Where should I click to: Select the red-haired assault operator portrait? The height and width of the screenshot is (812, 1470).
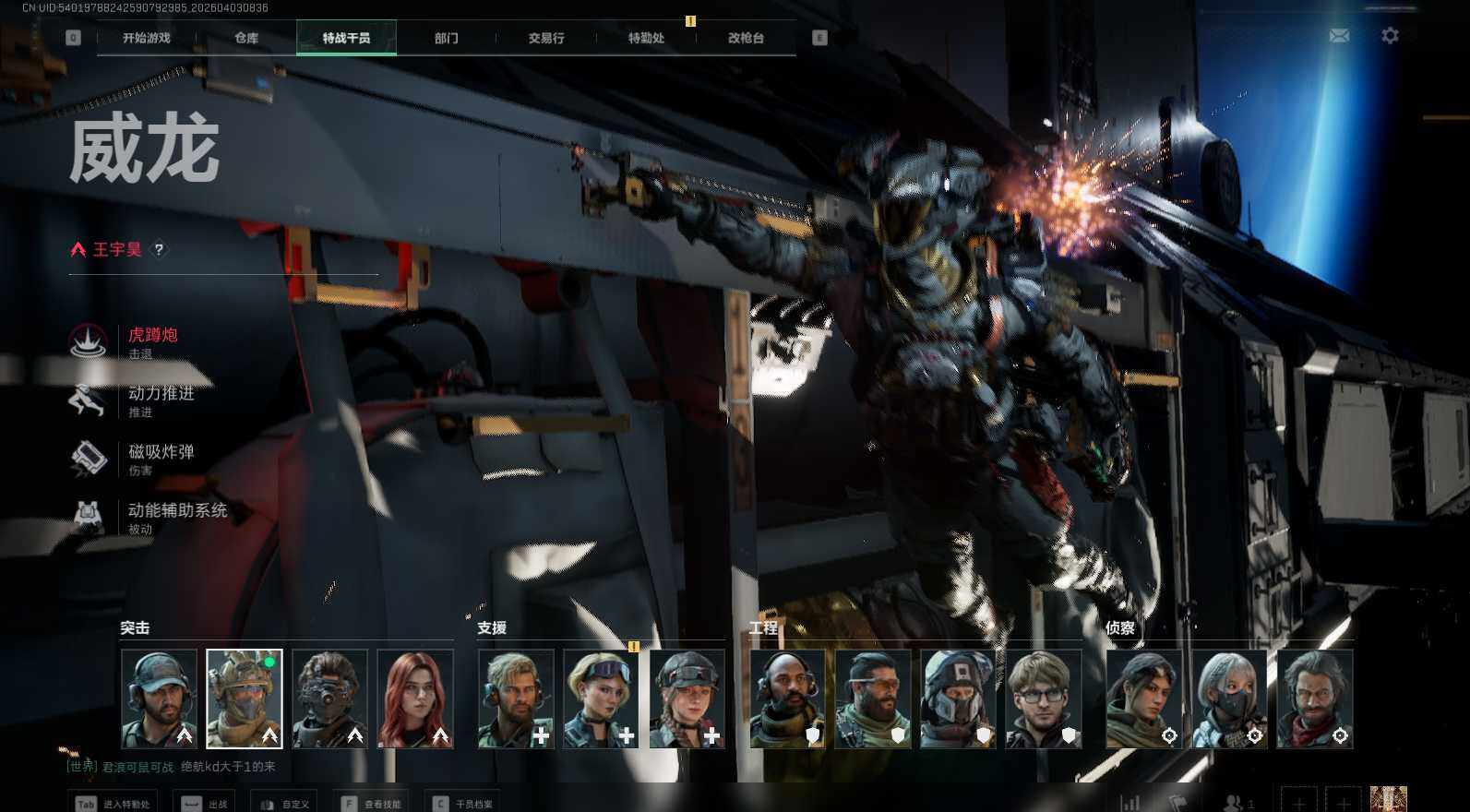(x=415, y=698)
